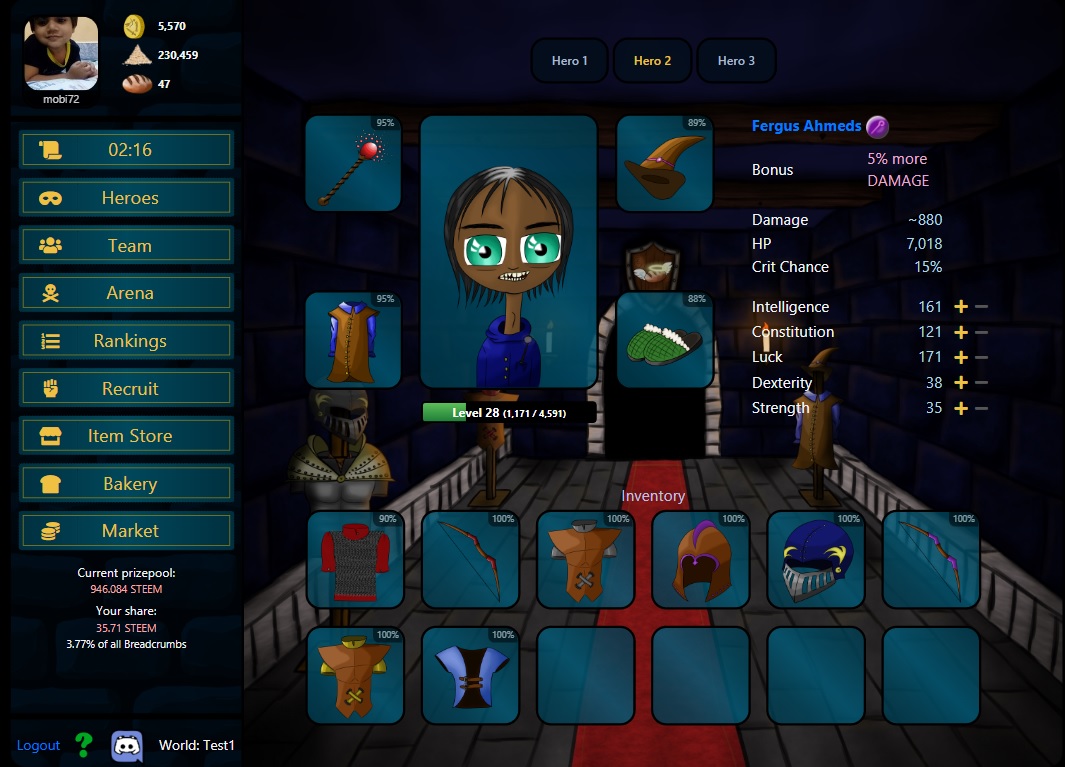Viewport: 1065px width, 767px height.
Task: Open the Bakery
Action: [x=127, y=484]
